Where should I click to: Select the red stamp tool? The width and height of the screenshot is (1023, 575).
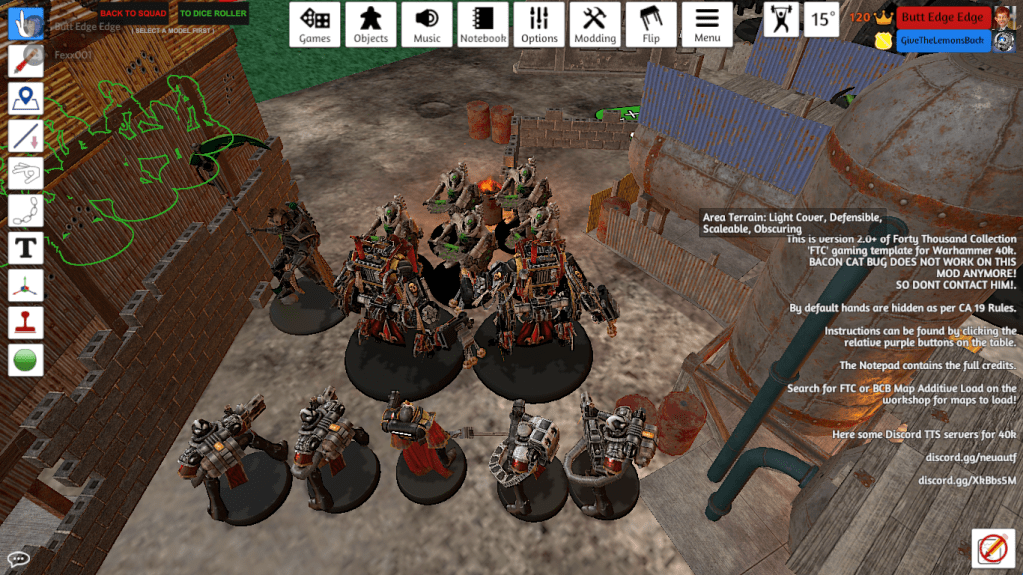(25, 322)
